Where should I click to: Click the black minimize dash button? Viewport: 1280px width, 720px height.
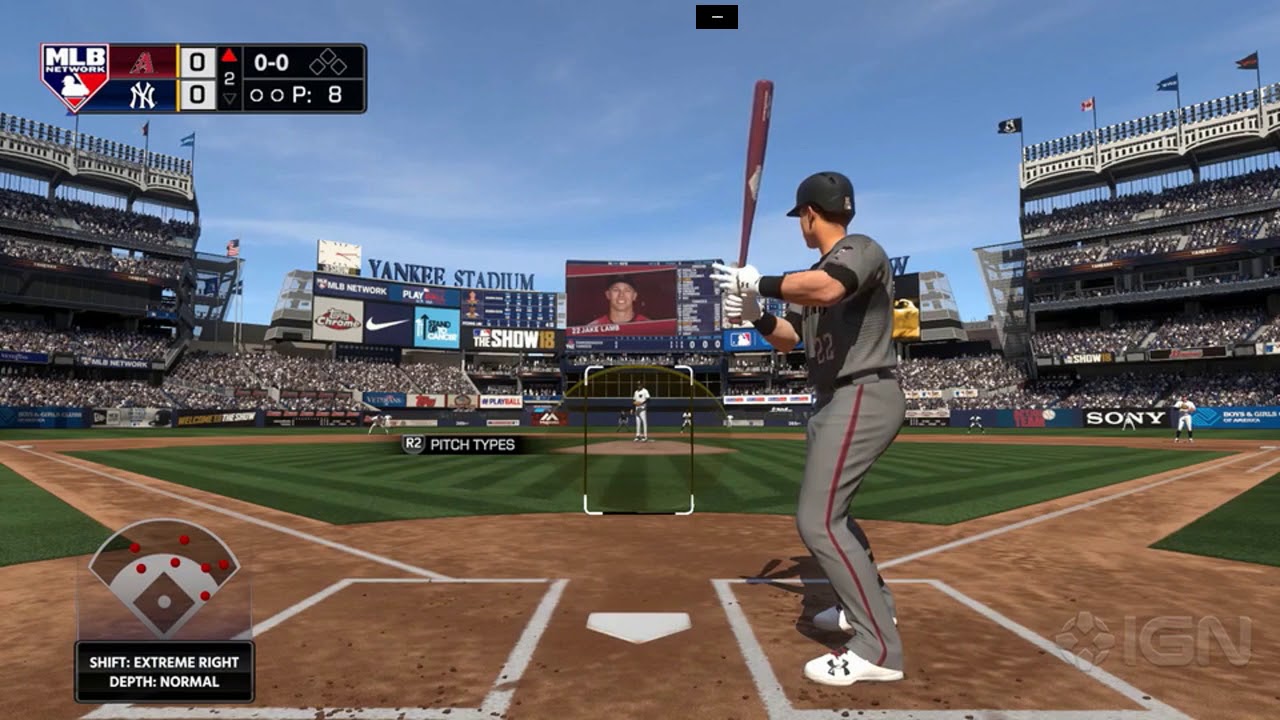(x=716, y=17)
